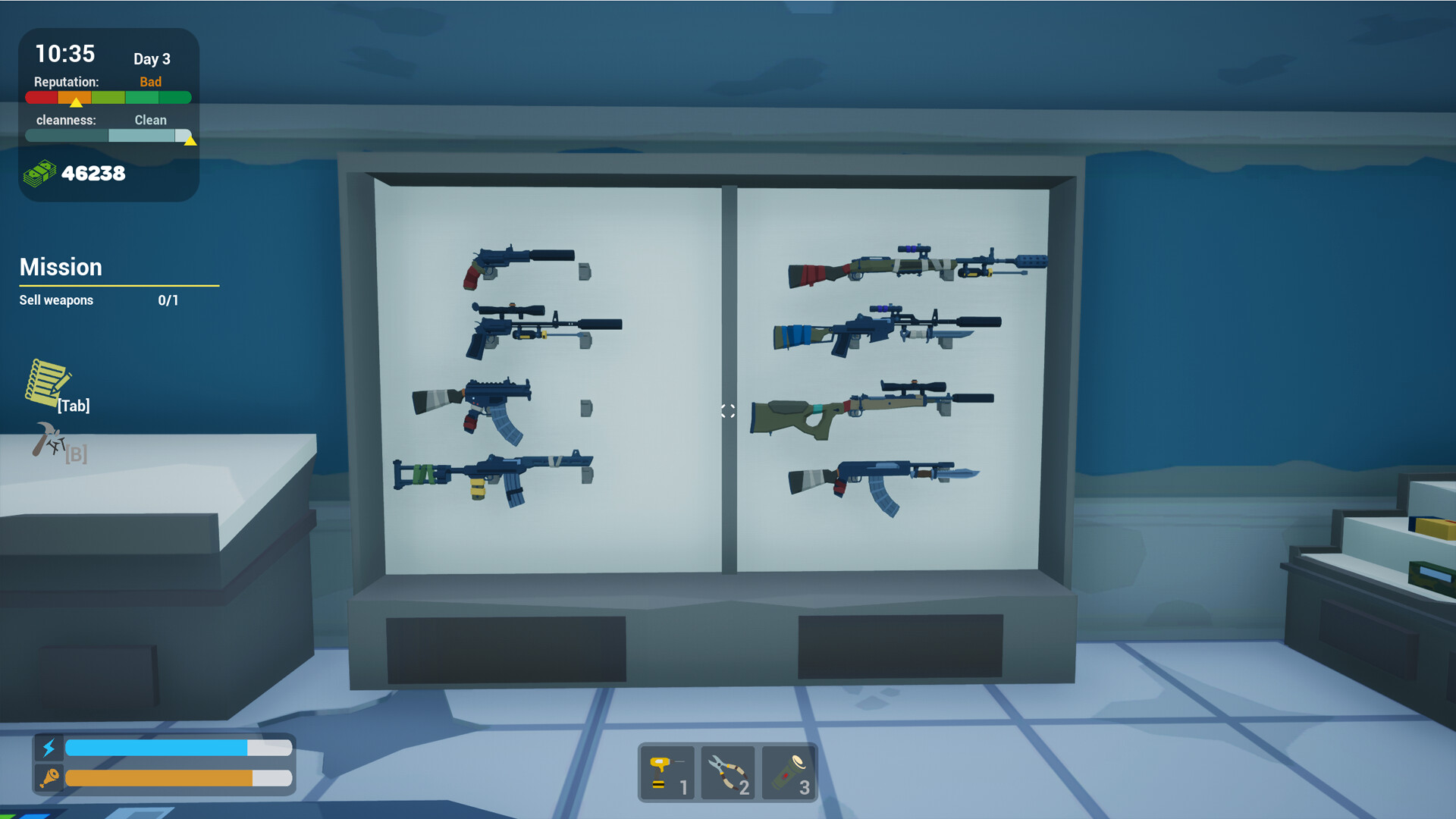
Task: Expand the Mission panel header
Action: tap(61, 267)
